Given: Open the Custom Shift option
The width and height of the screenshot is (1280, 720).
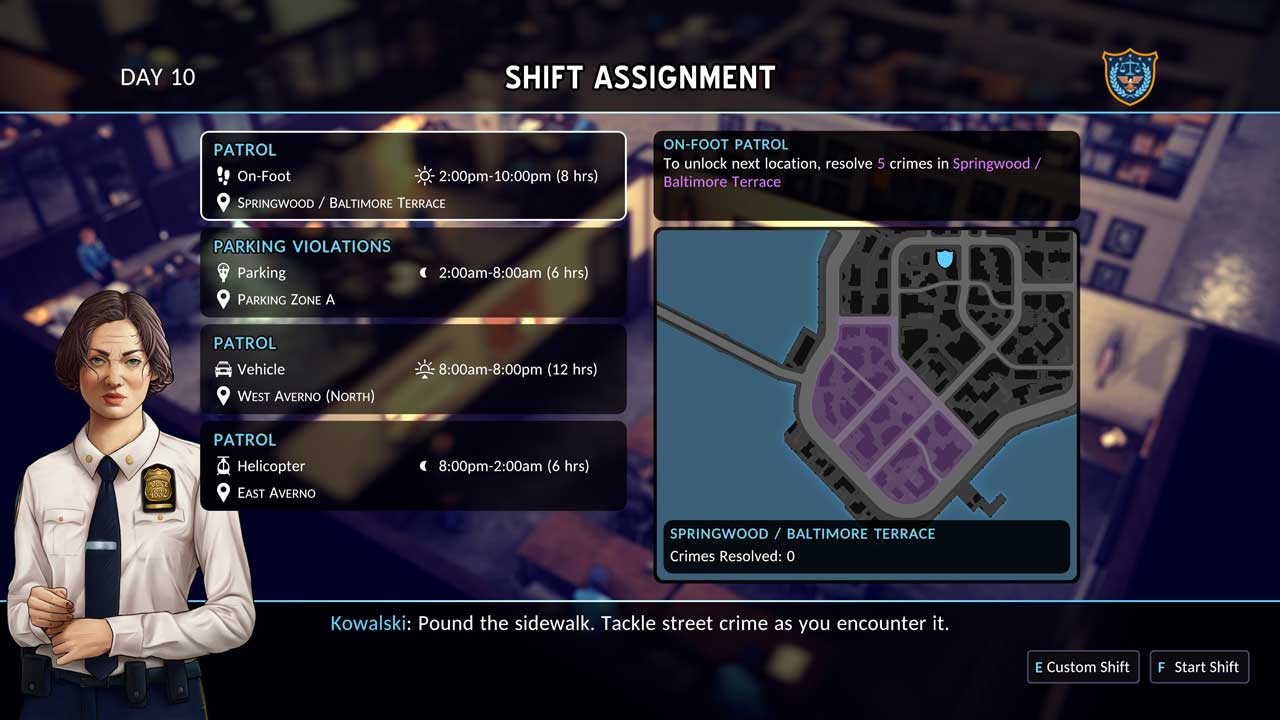Looking at the screenshot, I should pos(1083,667).
